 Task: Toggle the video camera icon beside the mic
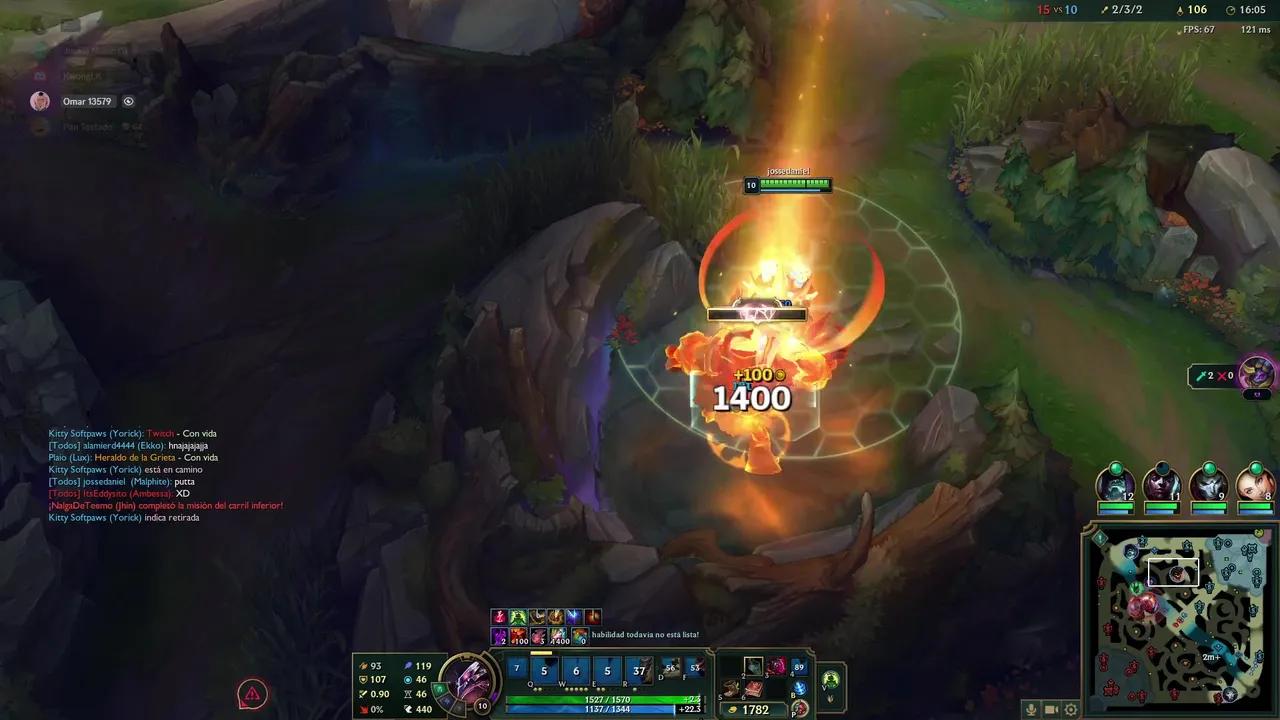[x=1051, y=710]
